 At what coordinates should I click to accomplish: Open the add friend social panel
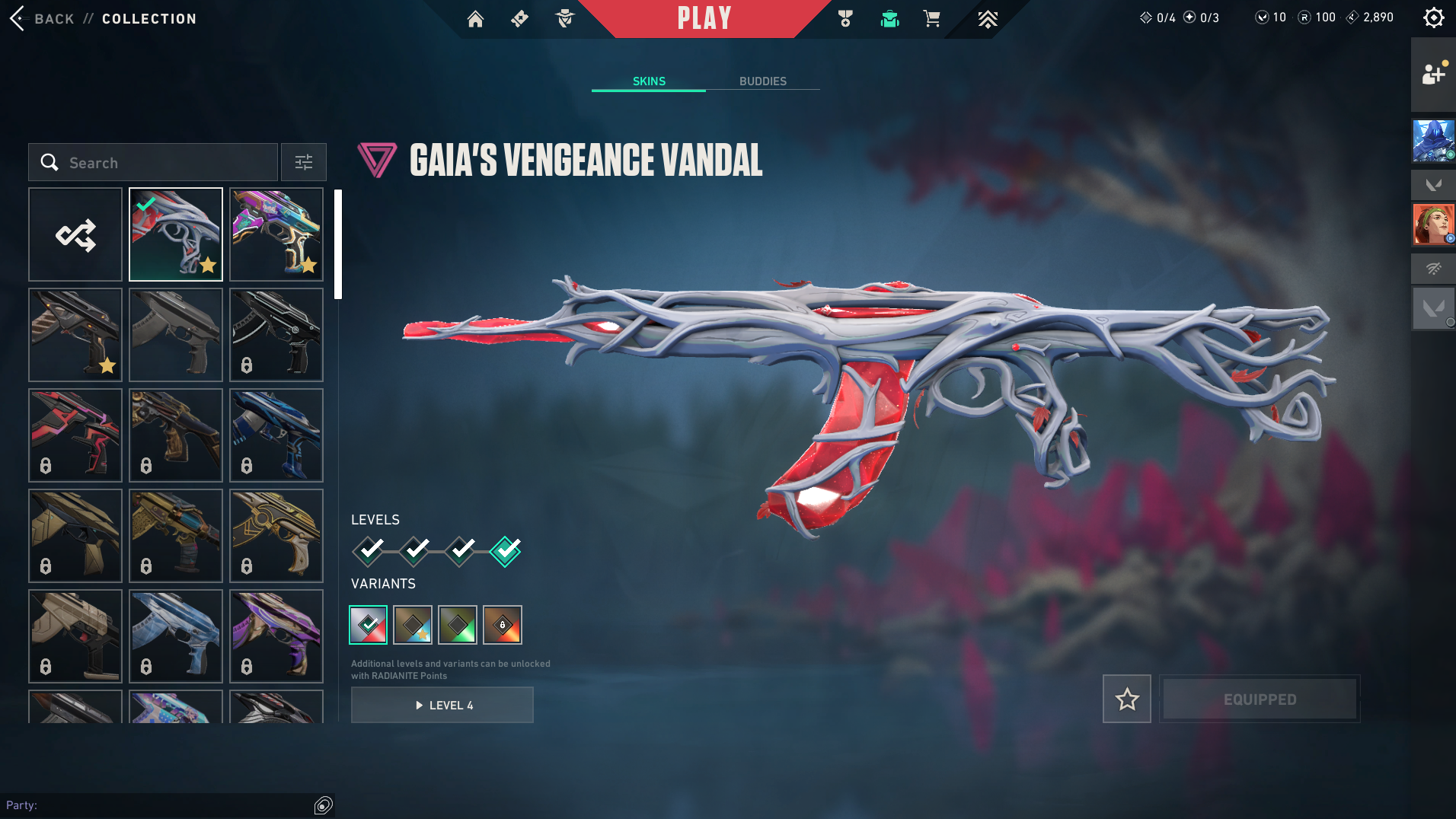click(x=1433, y=74)
